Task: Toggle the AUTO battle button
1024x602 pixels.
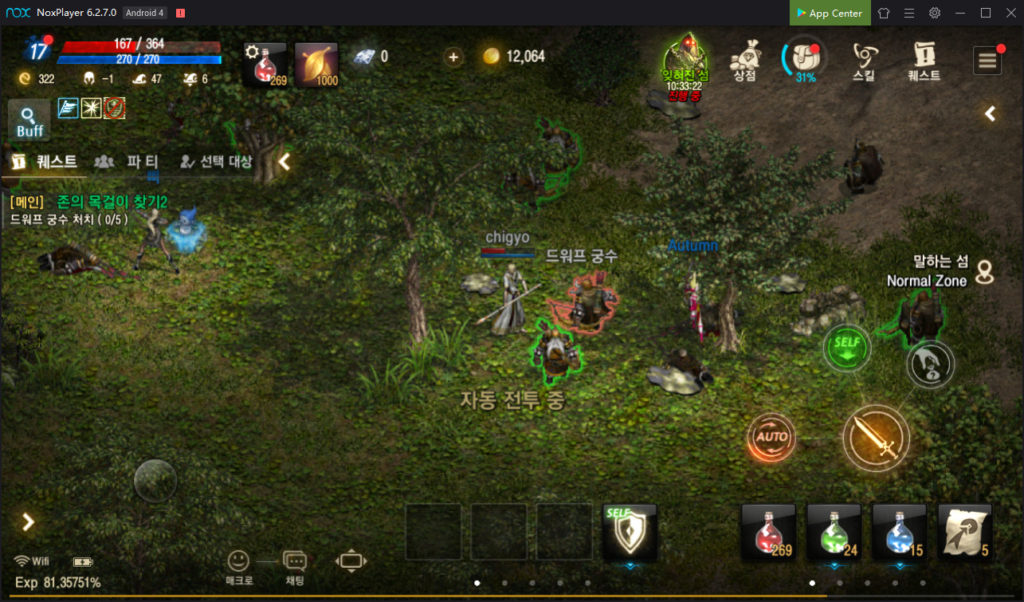Action: click(x=772, y=437)
